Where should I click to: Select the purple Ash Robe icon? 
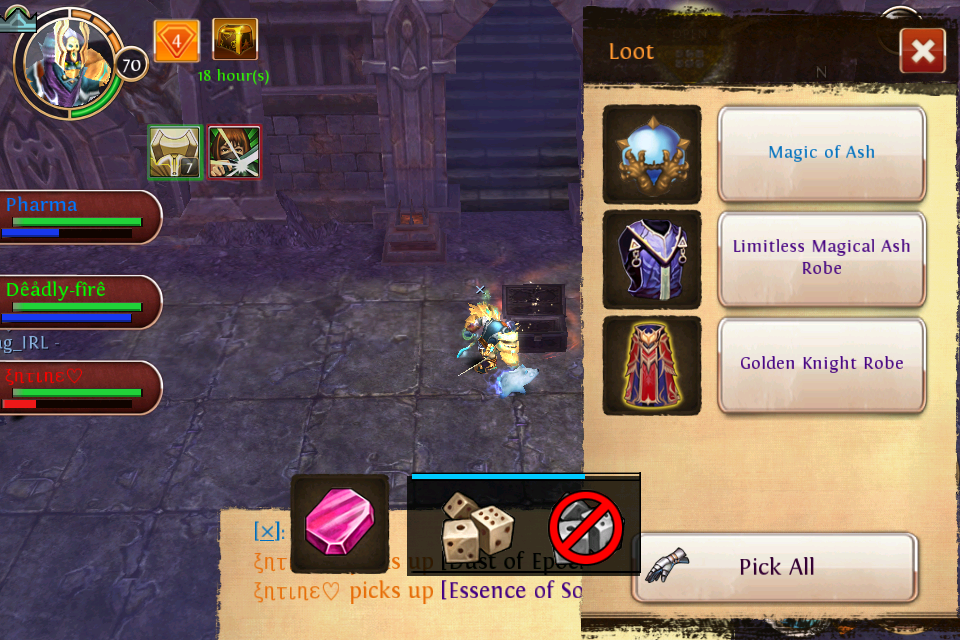pyautogui.click(x=652, y=260)
